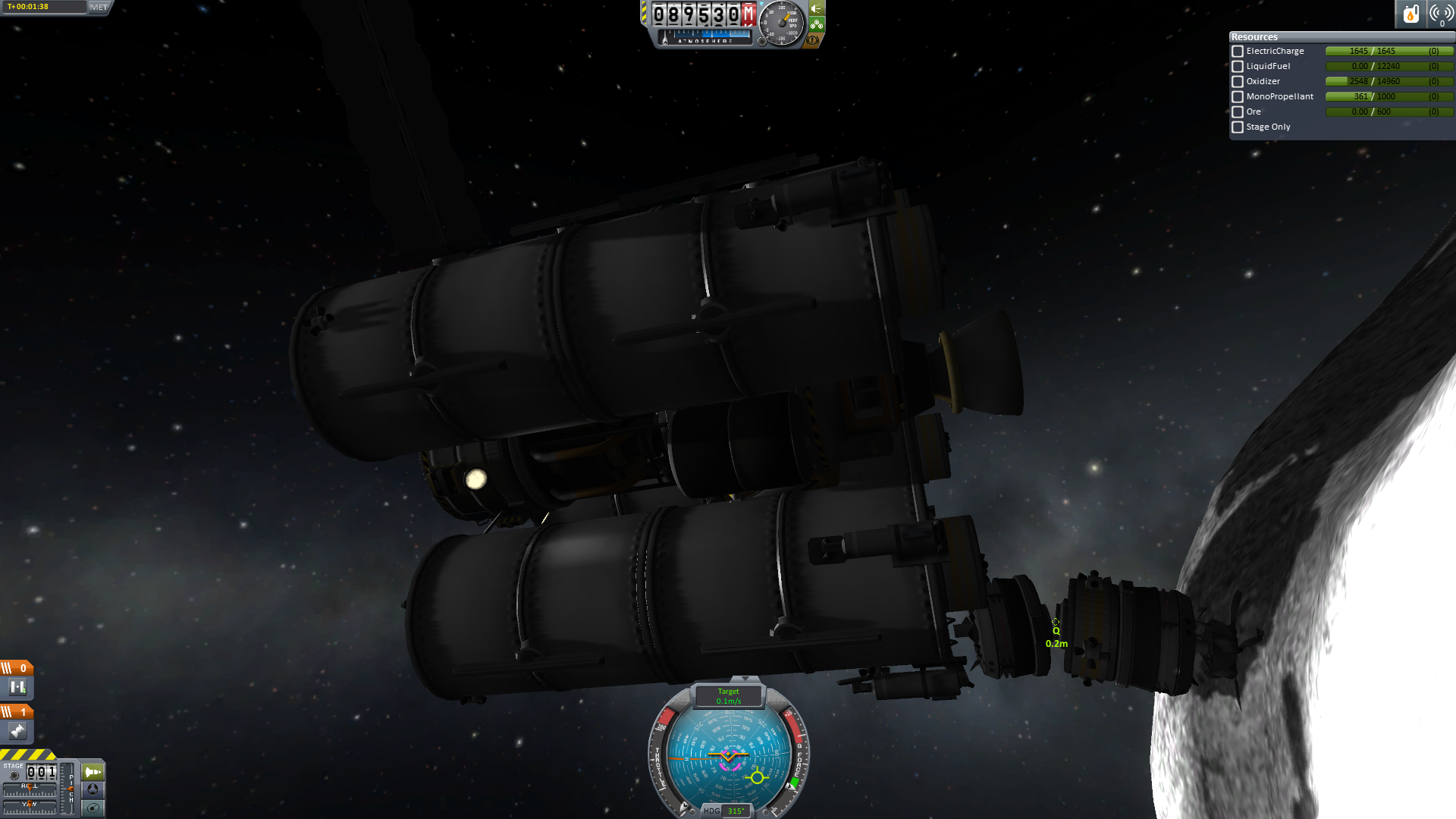This screenshot has height=819, width=1456.
Task: Switch to docking mode button
Action: pos(93,789)
